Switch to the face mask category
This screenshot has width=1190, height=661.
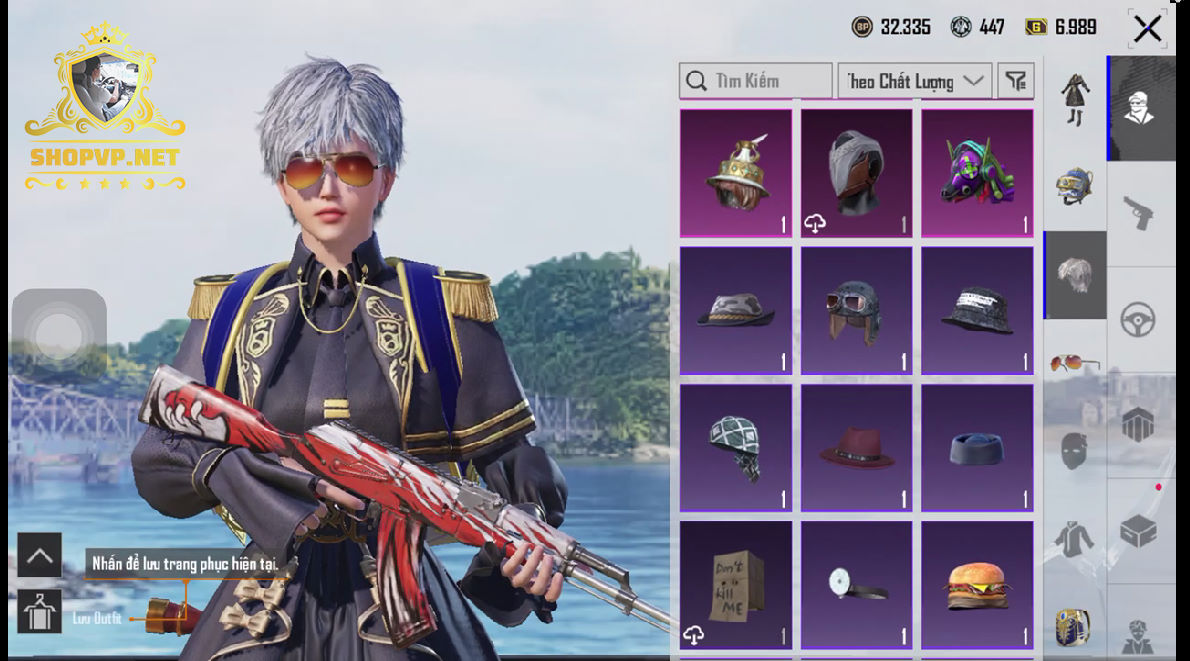tap(1075, 452)
